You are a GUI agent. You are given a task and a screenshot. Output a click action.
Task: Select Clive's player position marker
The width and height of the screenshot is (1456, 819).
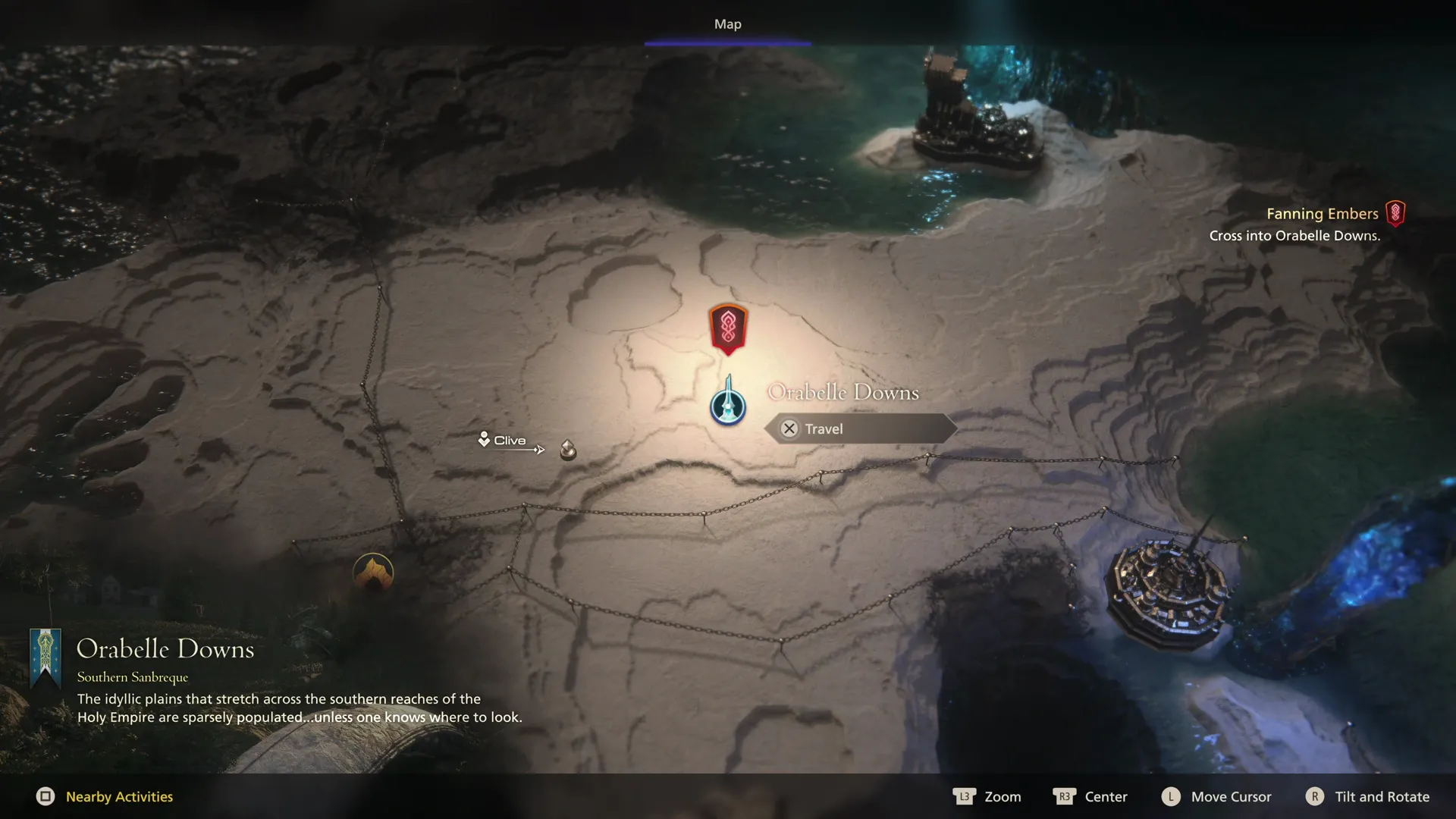(x=484, y=440)
